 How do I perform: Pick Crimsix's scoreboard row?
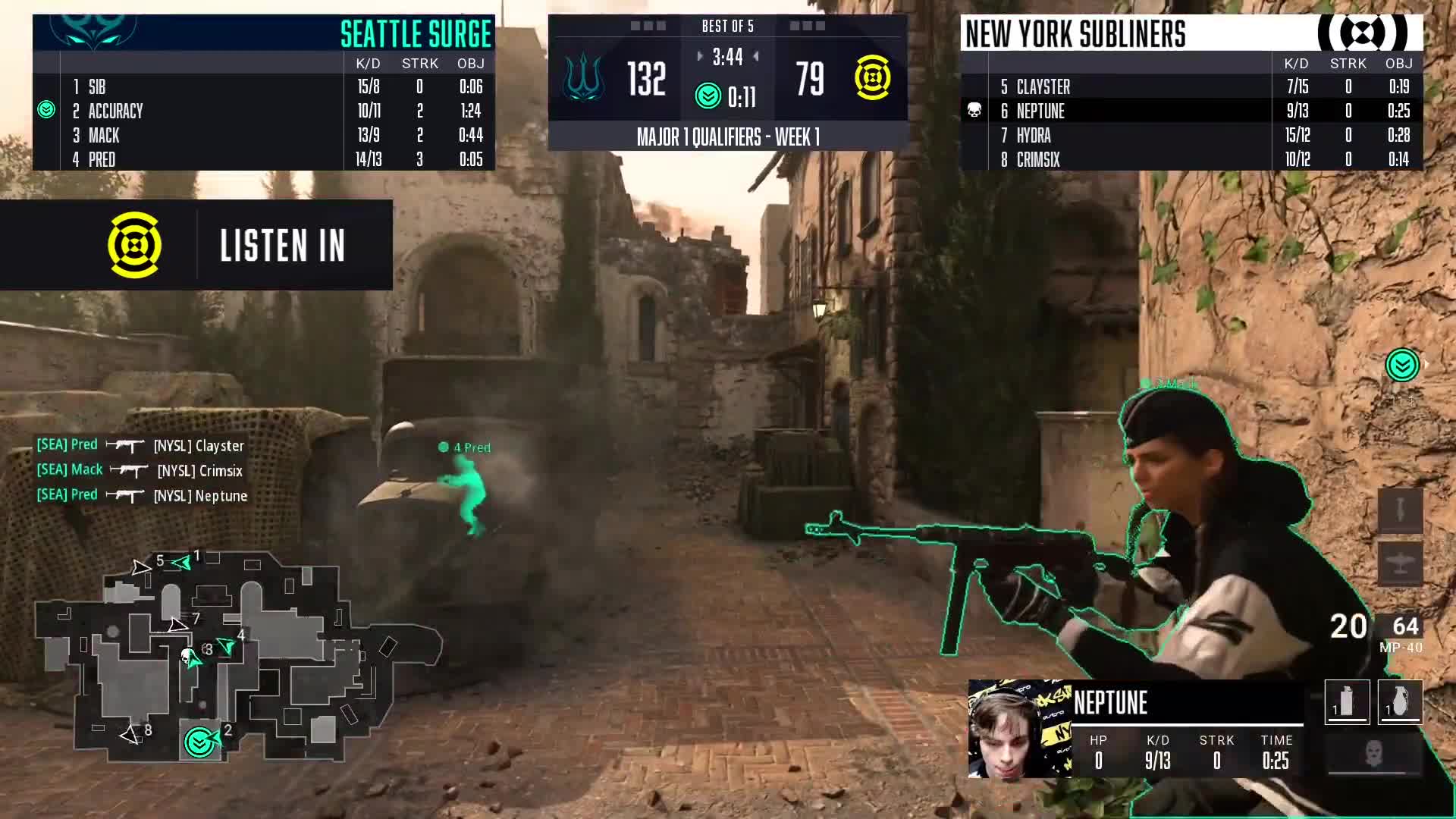tap(1191, 159)
